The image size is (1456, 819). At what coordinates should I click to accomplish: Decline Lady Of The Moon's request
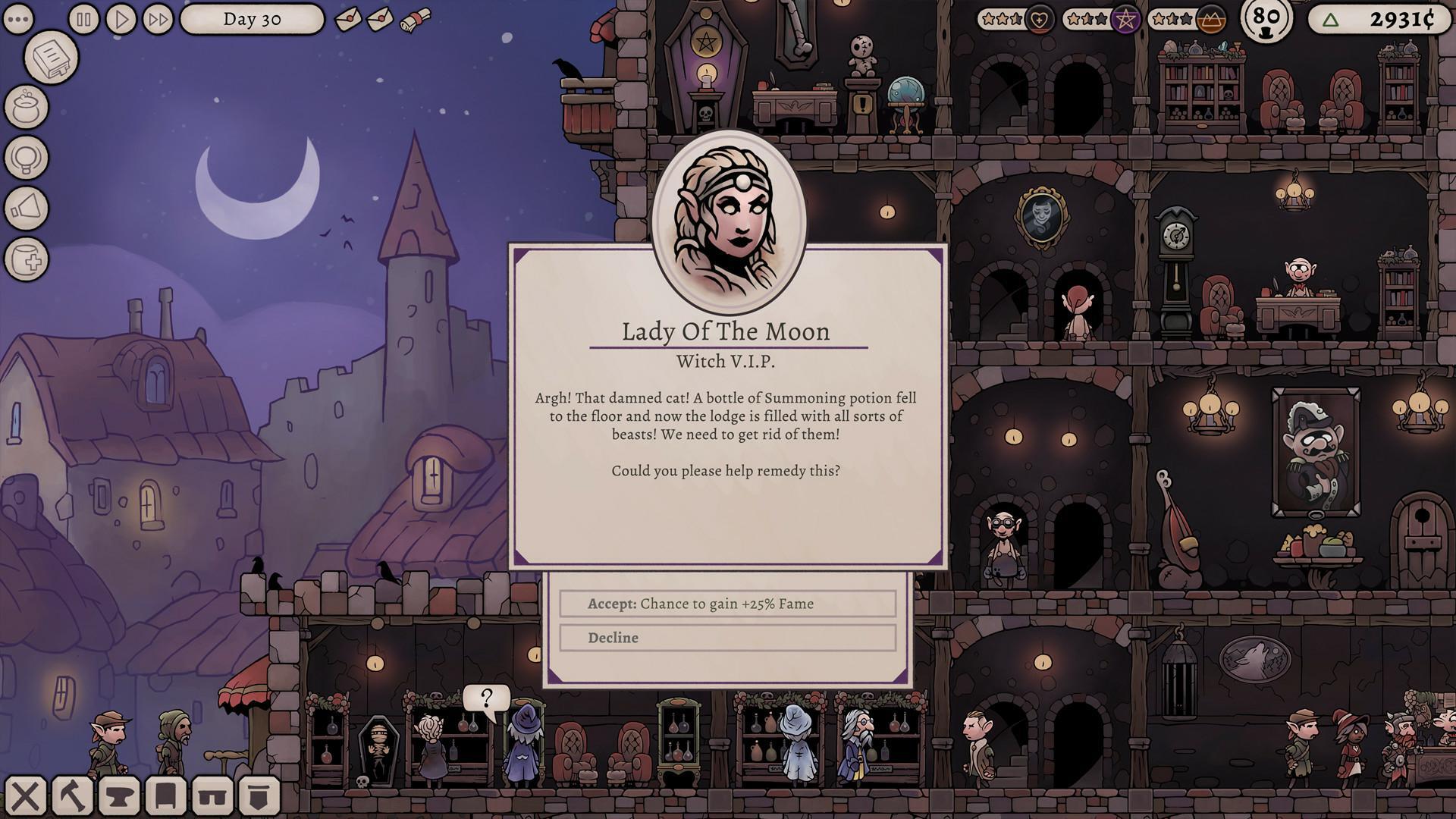click(727, 638)
